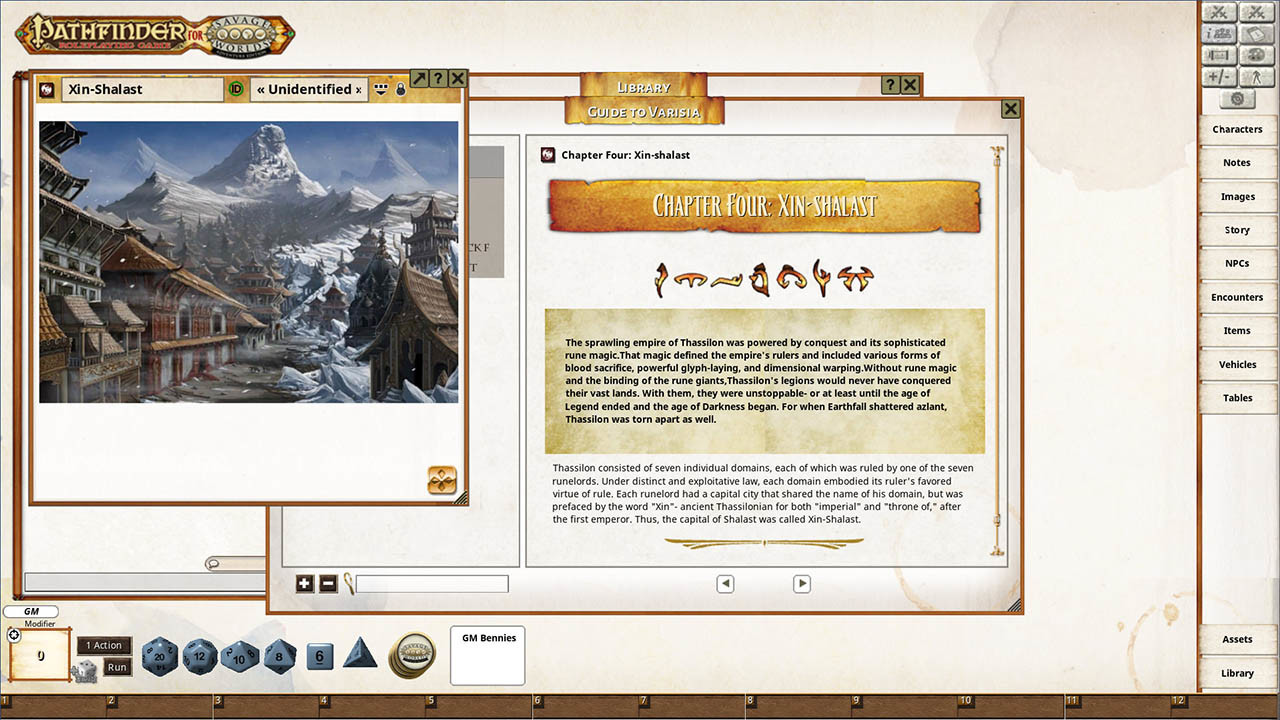Adjust the GM Modifier value to zero

pos(38,654)
